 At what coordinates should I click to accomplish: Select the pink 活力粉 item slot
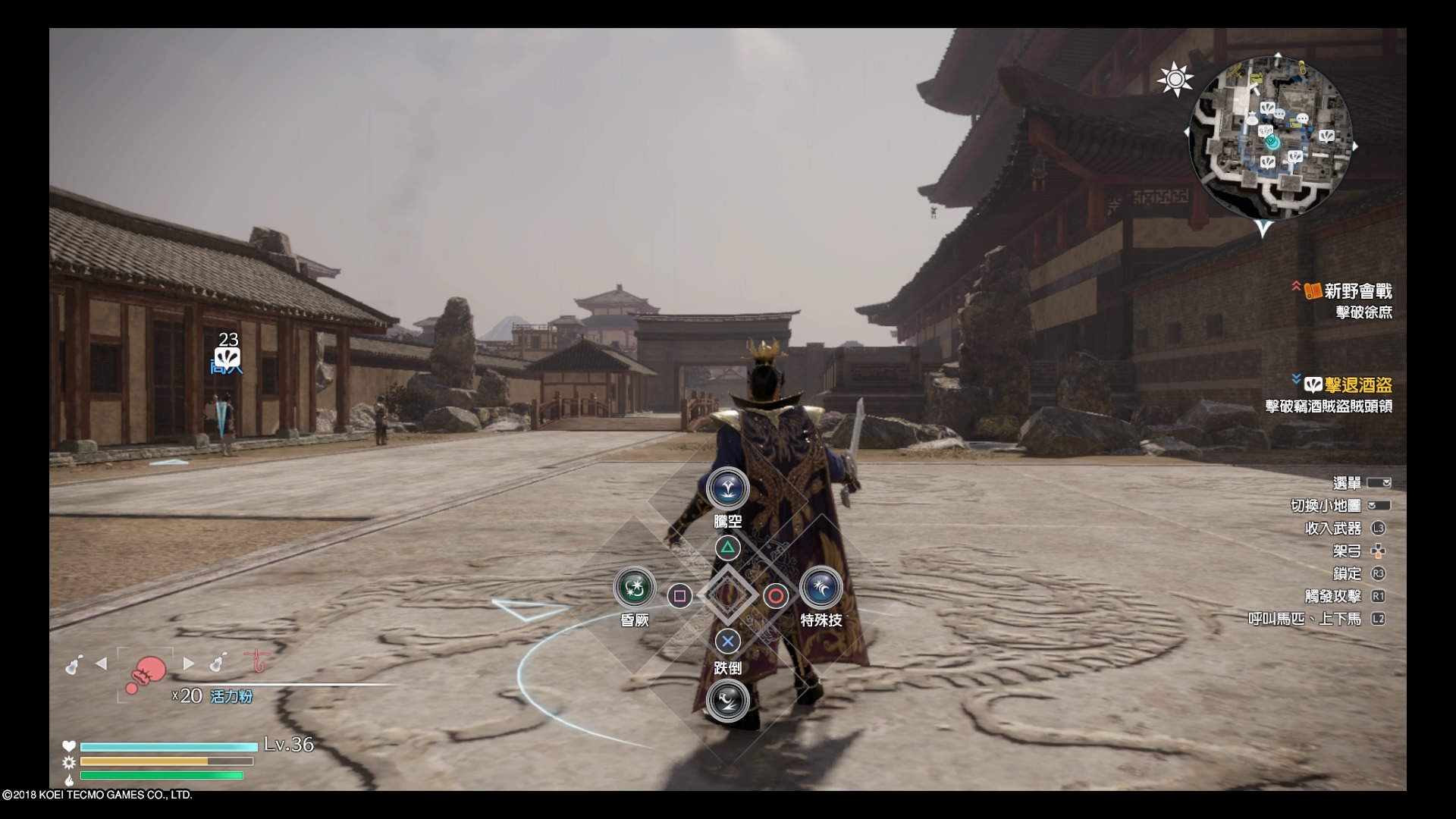pos(146,672)
